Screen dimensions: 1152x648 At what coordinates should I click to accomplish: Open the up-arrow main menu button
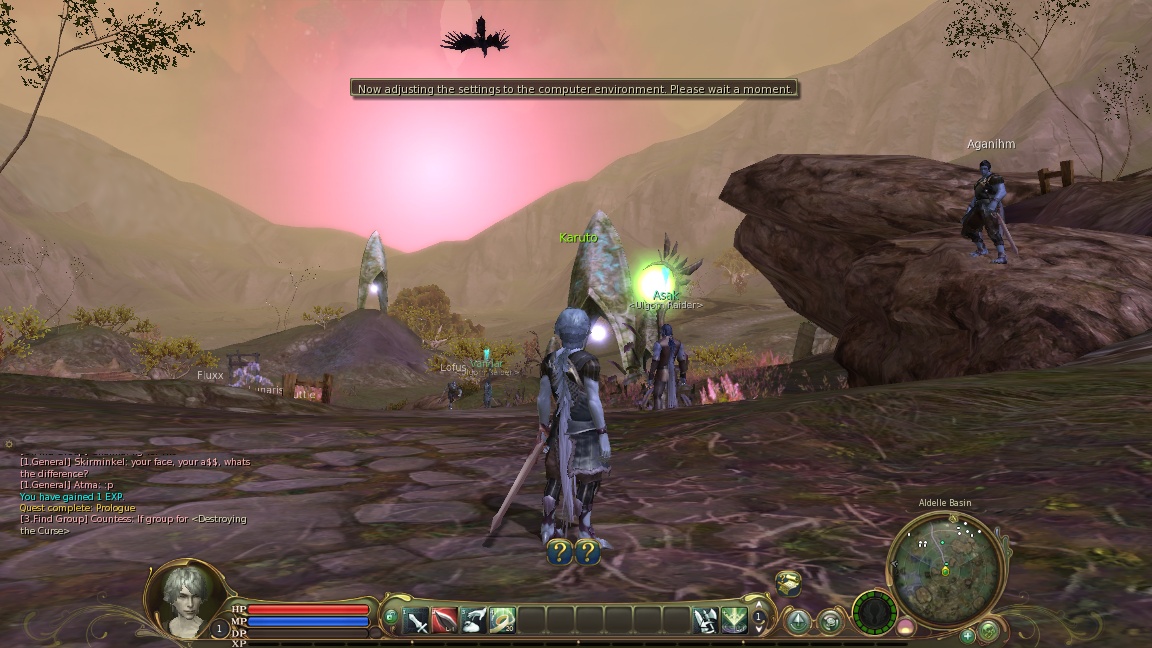point(798,622)
